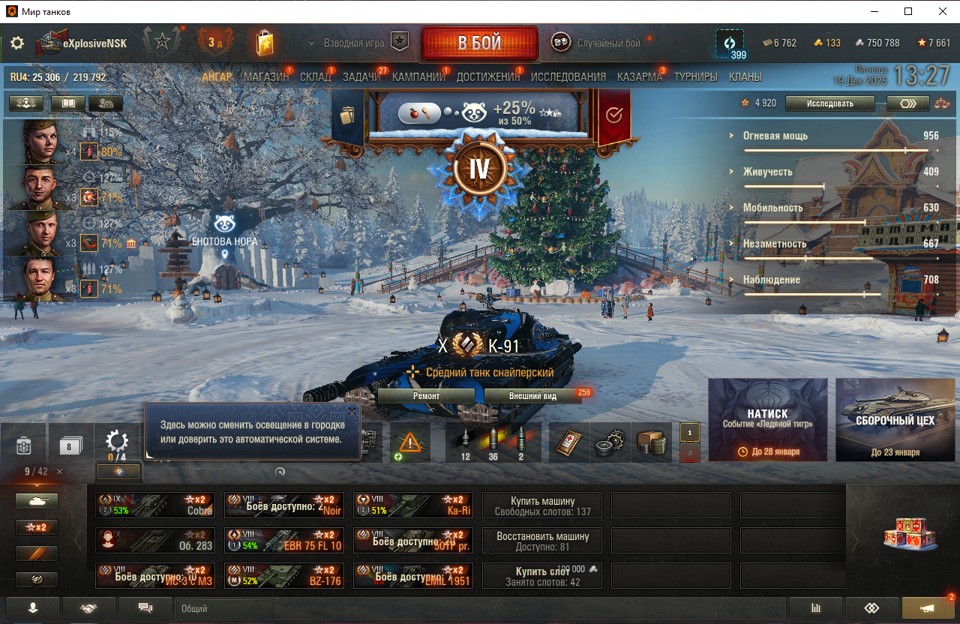Click Купить машину buy vehicle slot
Screen dimensions: 960x624
pyautogui.click(x=542, y=505)
